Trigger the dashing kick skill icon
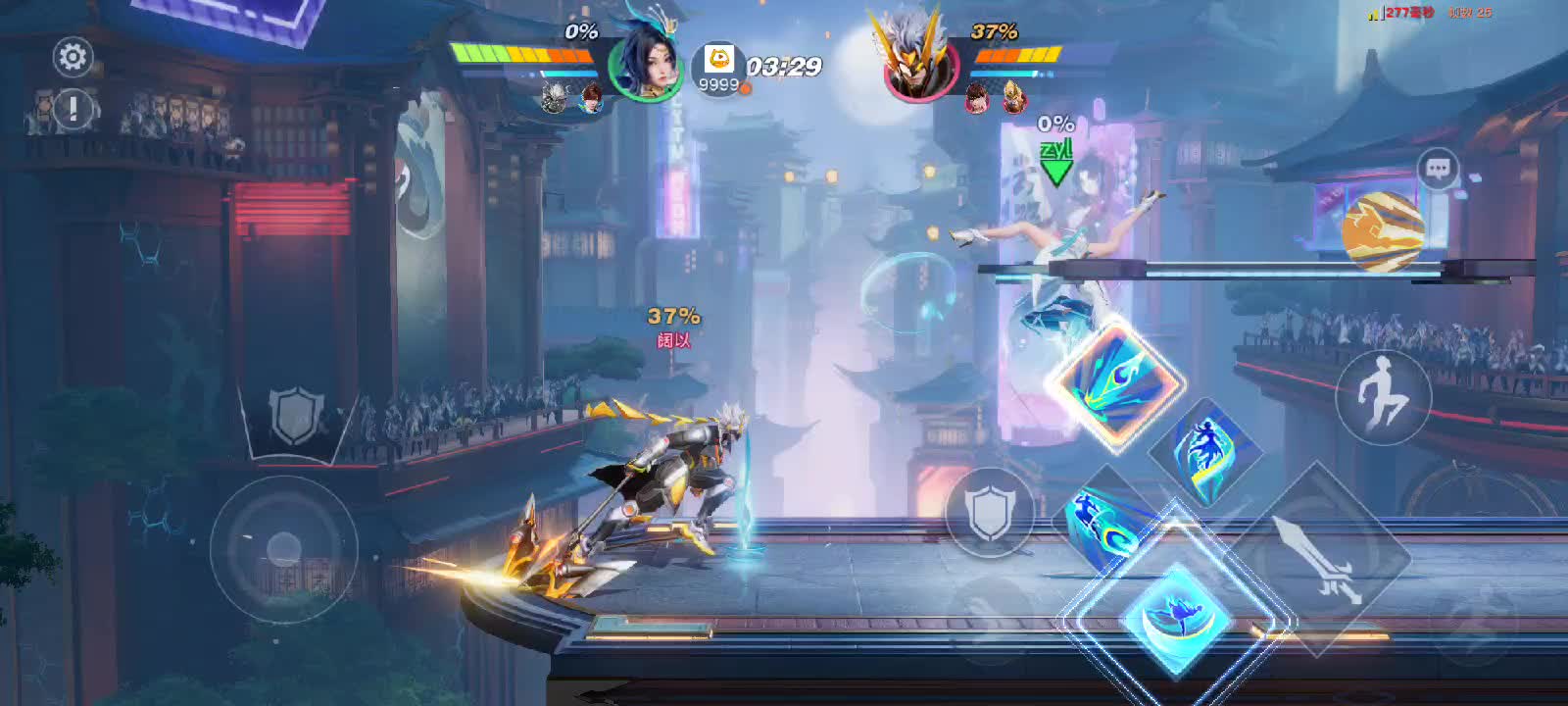 click(1104, 522)
